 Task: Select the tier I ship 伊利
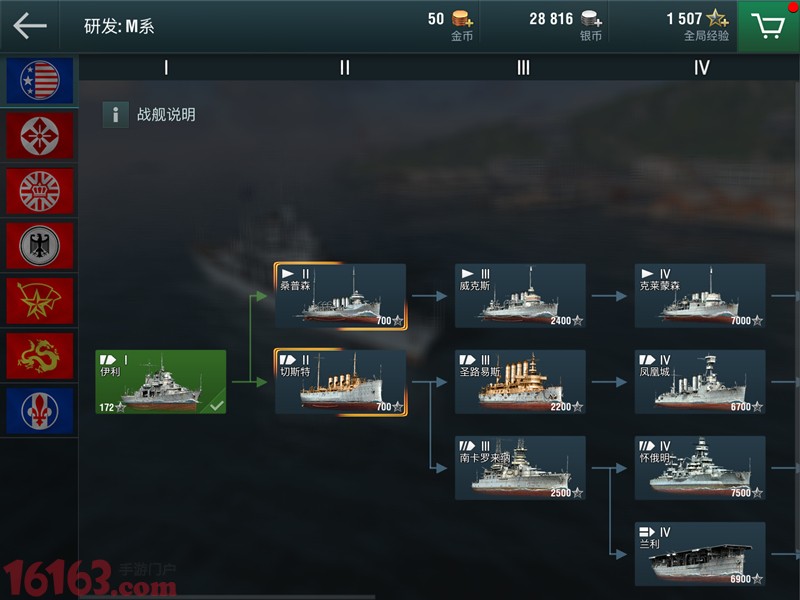pos(161,381)
